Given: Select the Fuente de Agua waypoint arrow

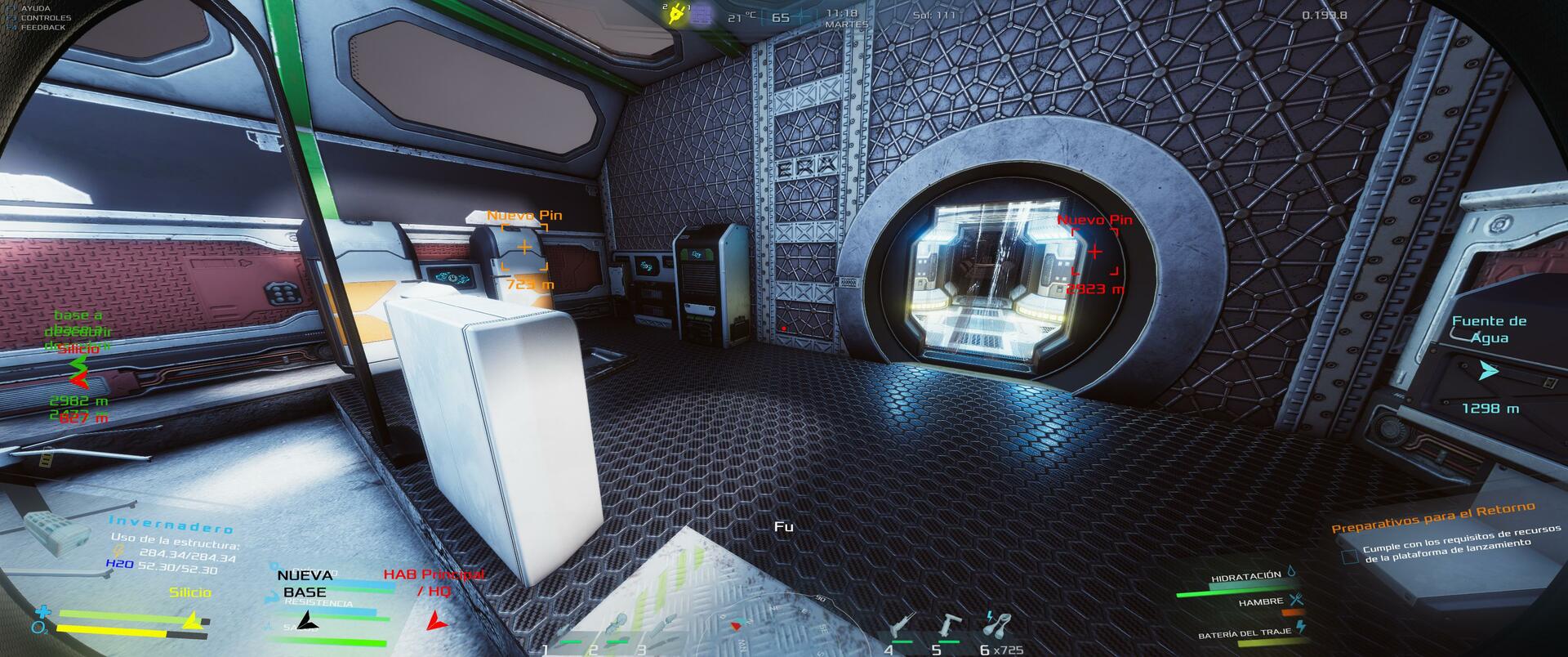Looking at the screenshot, I should pos(1489,371).
